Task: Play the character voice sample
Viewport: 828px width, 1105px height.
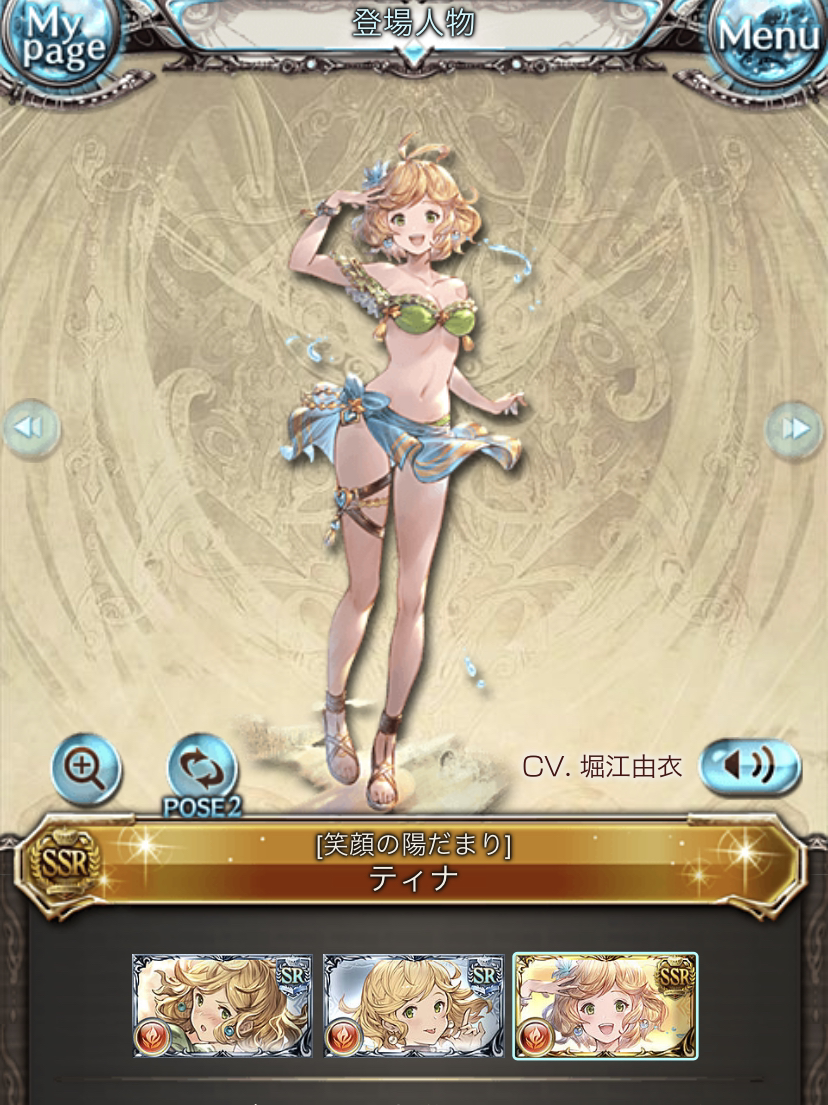Action: 749,767
